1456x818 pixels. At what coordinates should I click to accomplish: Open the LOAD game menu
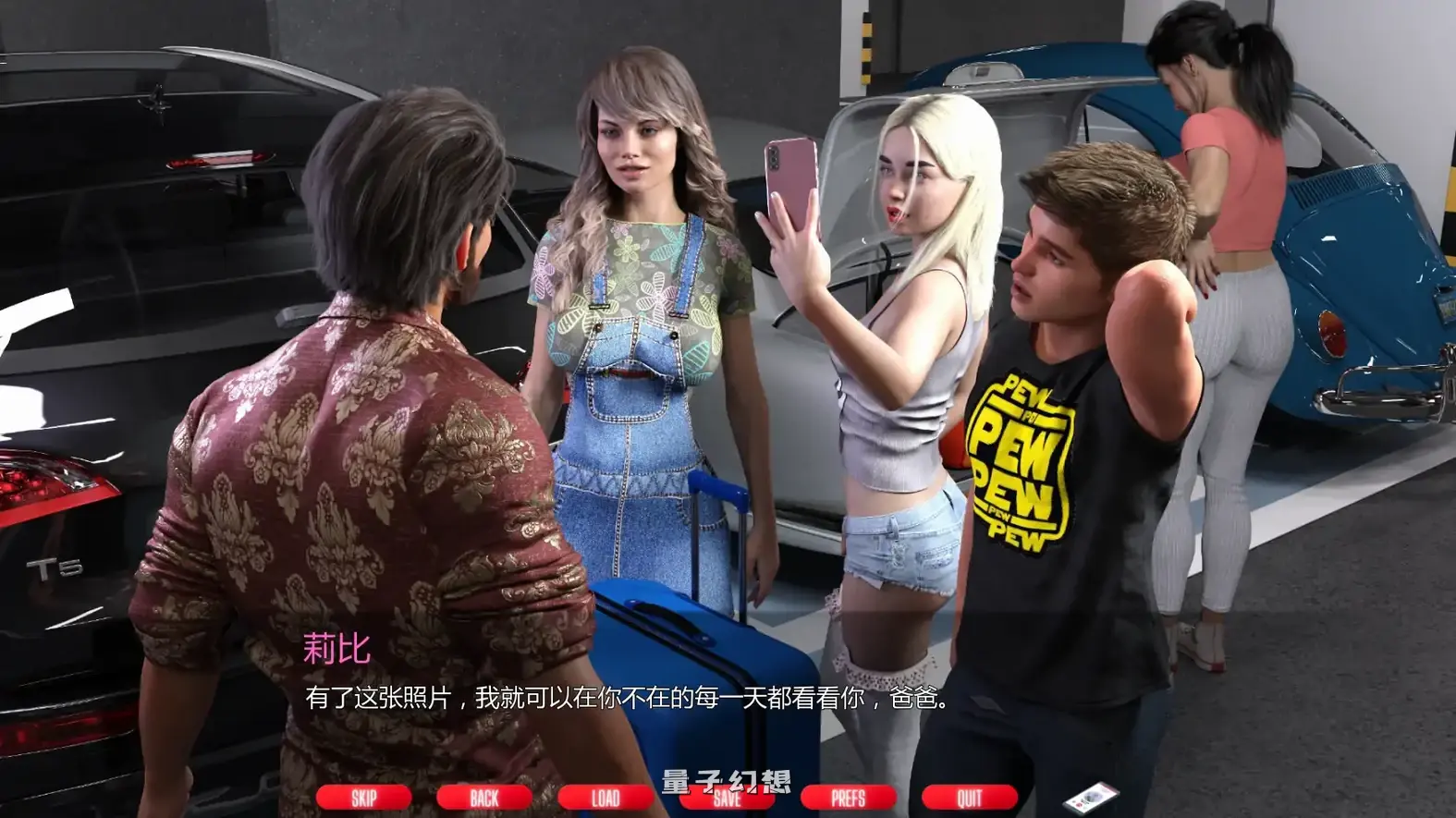coord(605,798)
